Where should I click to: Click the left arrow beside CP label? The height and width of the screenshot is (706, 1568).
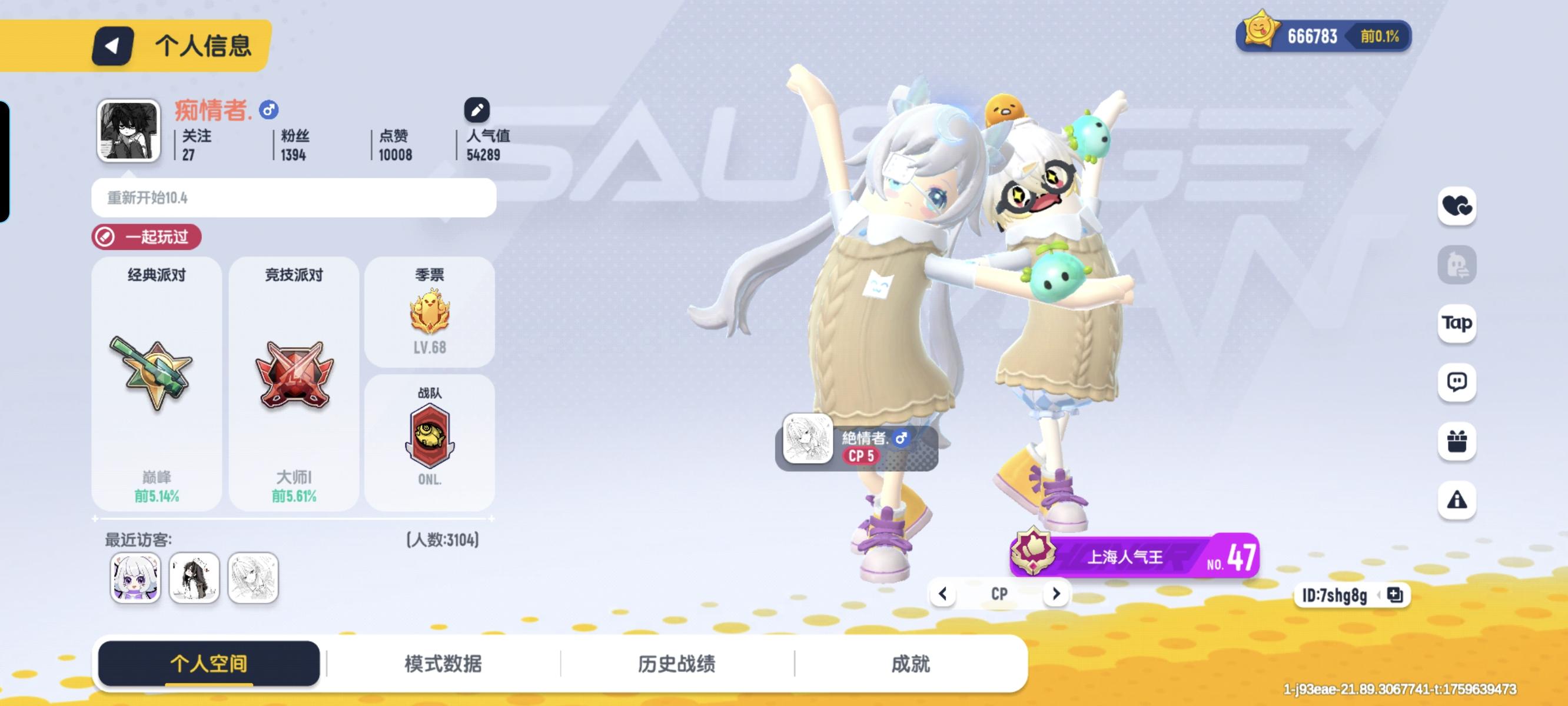[943, 594]
